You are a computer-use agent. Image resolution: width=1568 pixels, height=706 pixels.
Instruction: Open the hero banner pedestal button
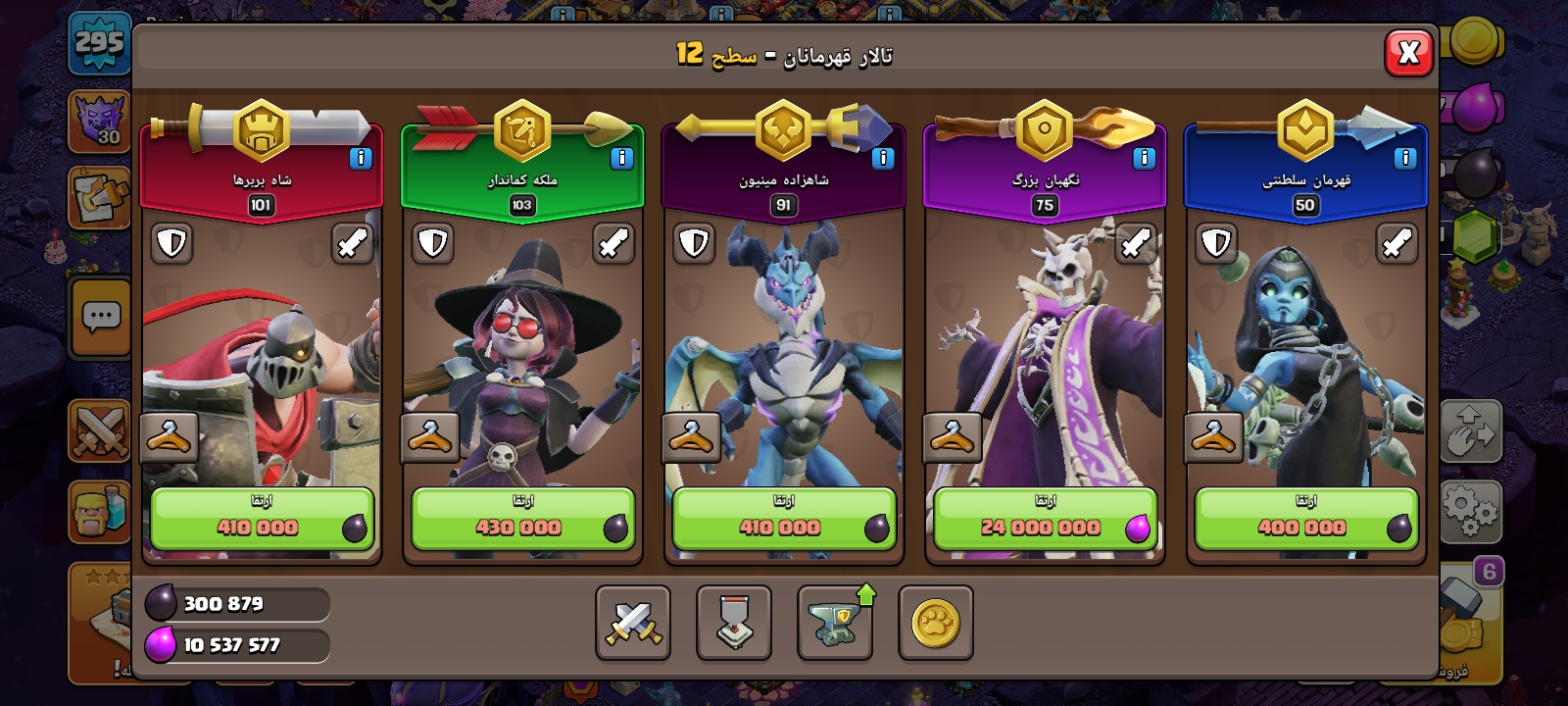click(x=734, y=623)
